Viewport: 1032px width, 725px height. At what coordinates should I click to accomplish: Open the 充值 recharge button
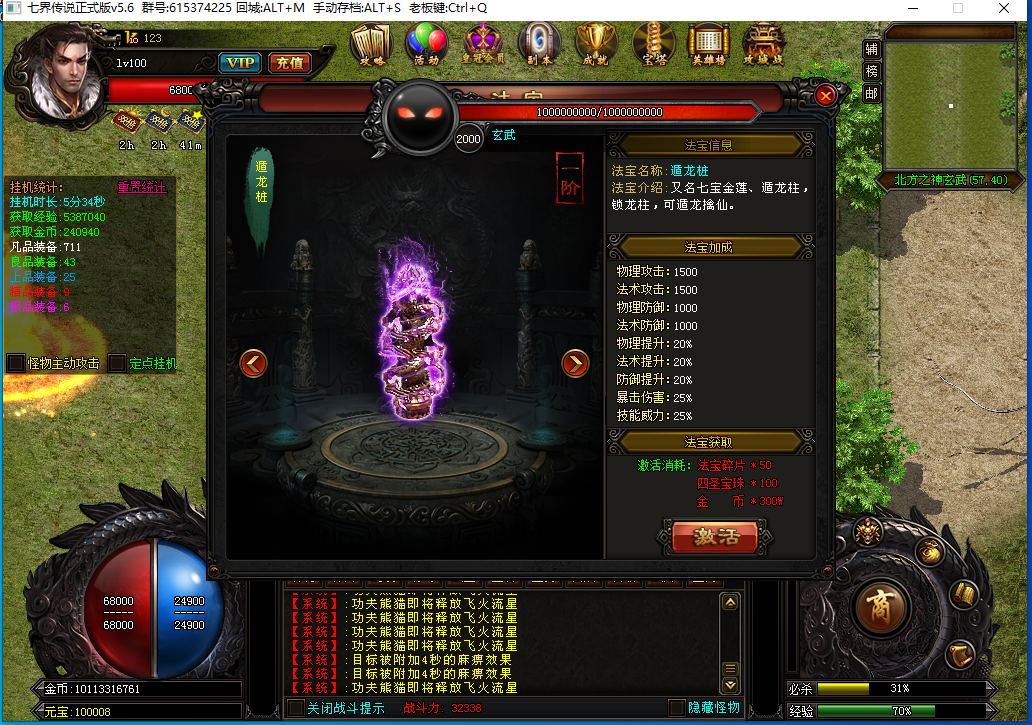pyautogui.click(x=289, y=63)
